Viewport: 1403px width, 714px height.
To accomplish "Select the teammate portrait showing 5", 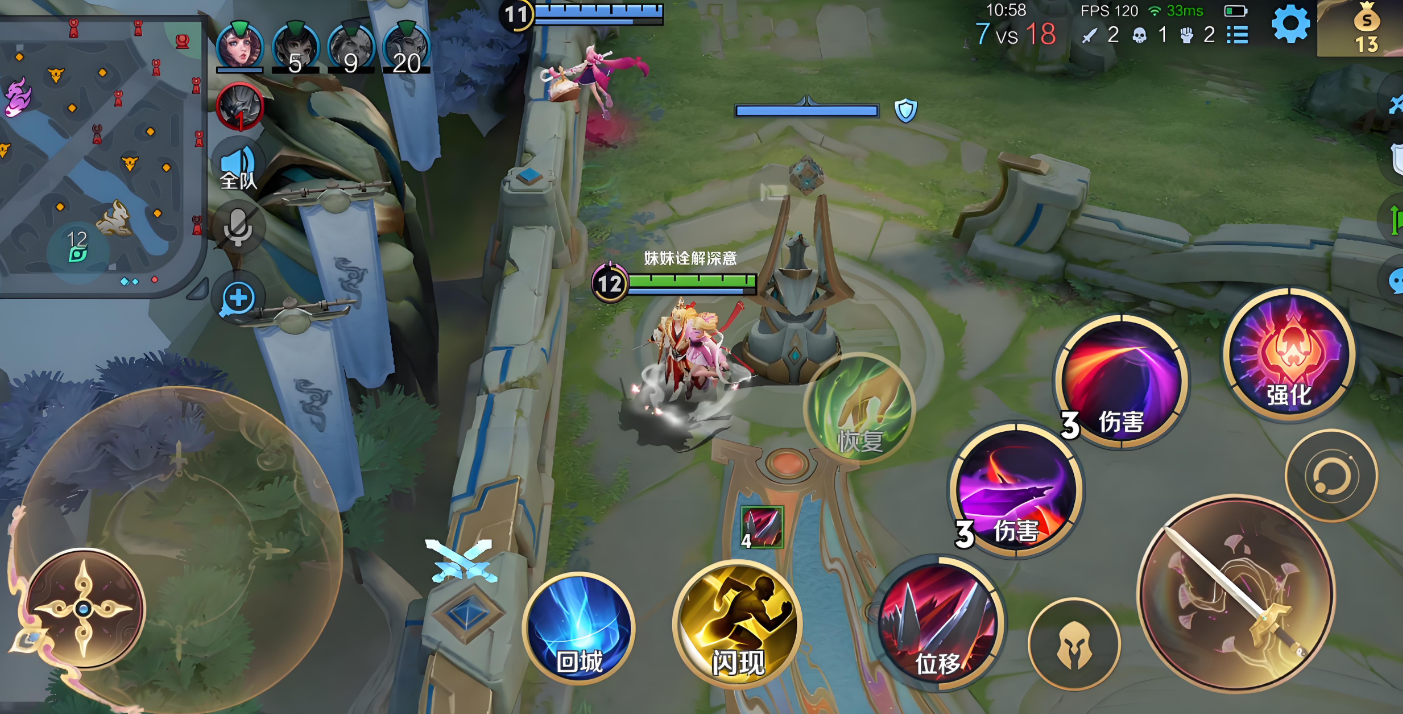I will (295, 47).
